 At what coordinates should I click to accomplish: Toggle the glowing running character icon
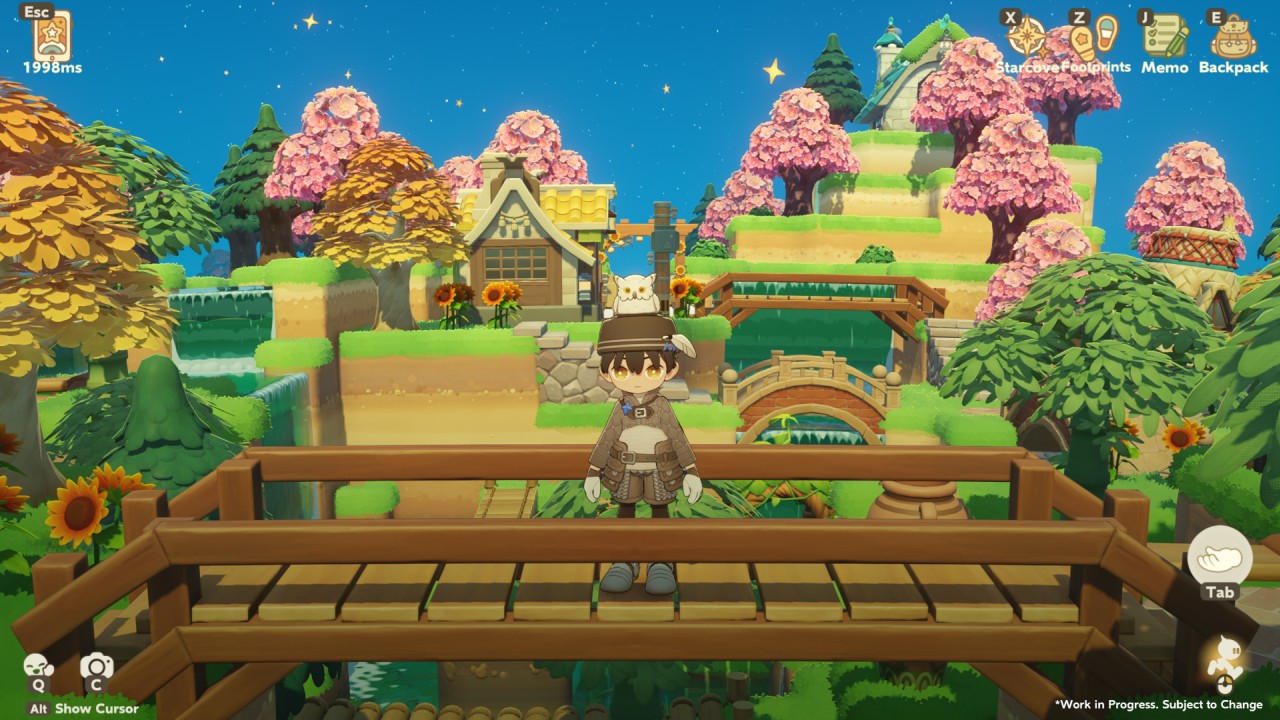pos(1224,658)
